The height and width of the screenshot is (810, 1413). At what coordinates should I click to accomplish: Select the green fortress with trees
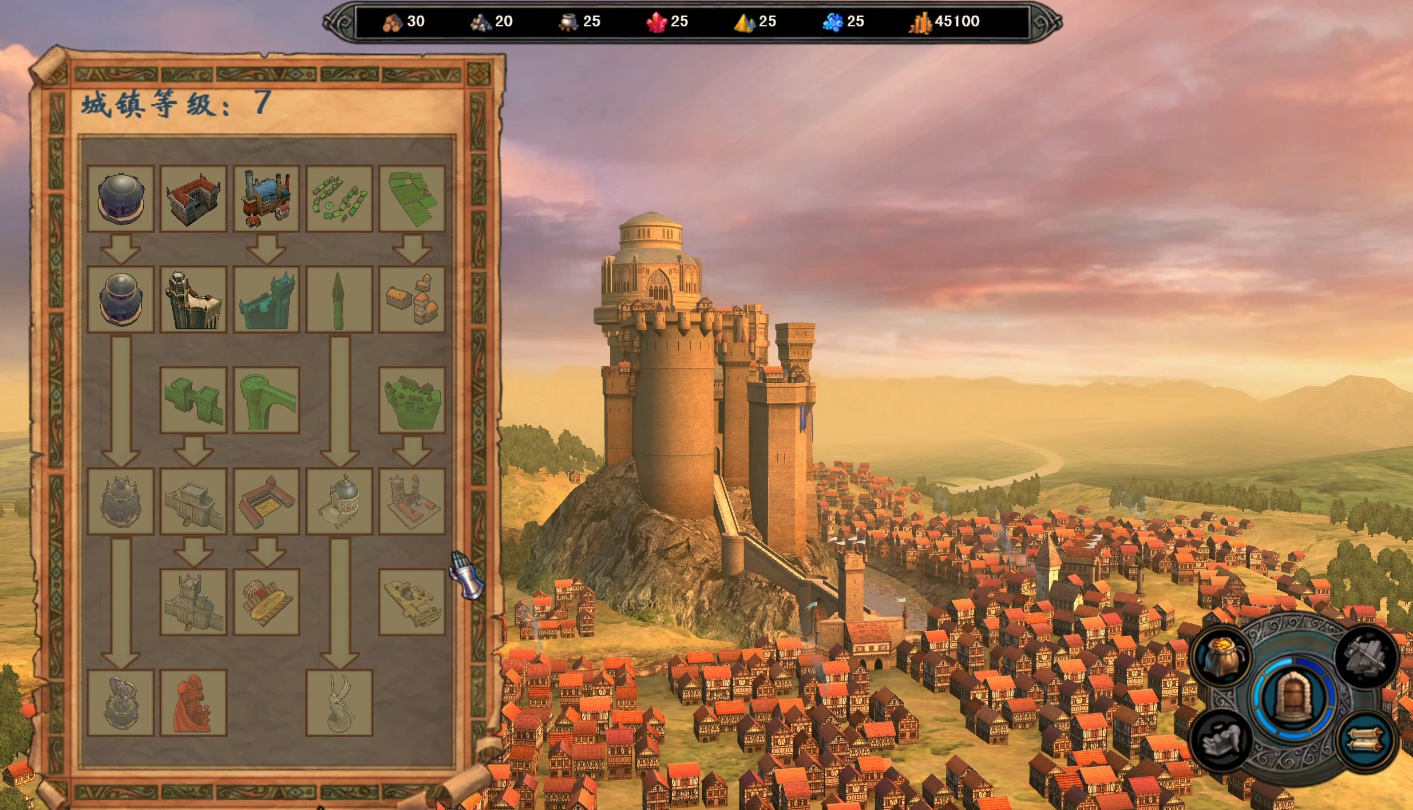(412, 400)
